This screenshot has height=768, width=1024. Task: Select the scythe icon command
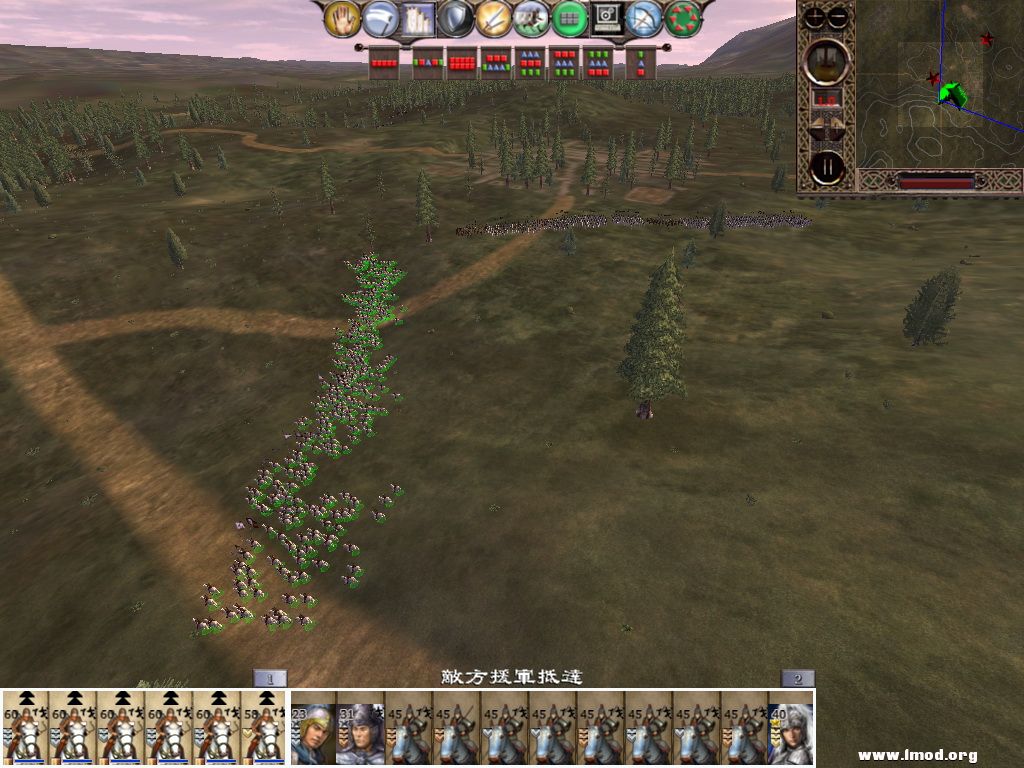tap(380, 19)
